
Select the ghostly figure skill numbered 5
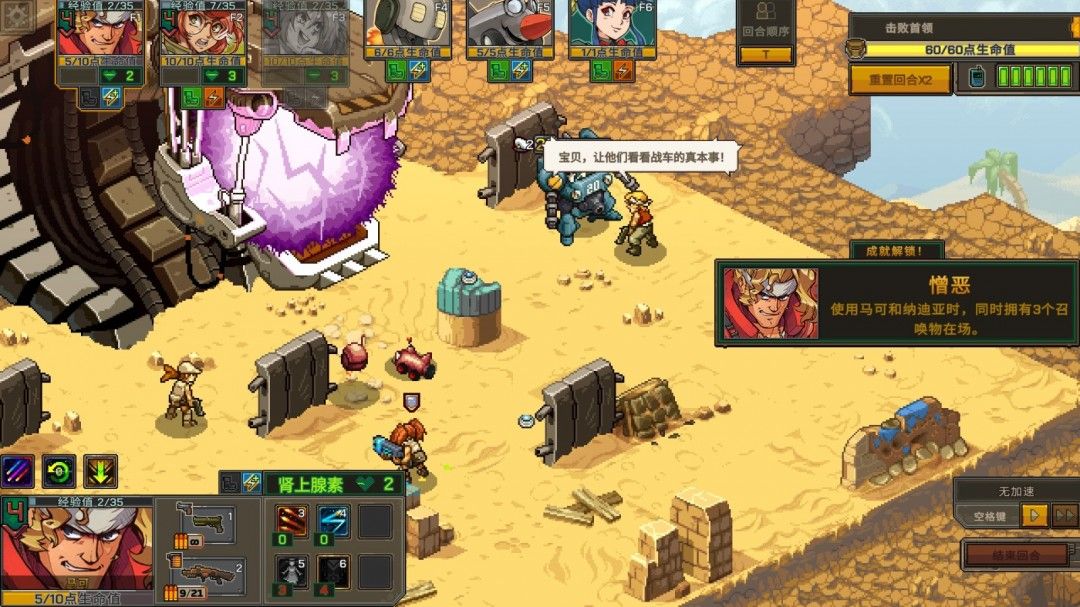(x=291, y=573)
